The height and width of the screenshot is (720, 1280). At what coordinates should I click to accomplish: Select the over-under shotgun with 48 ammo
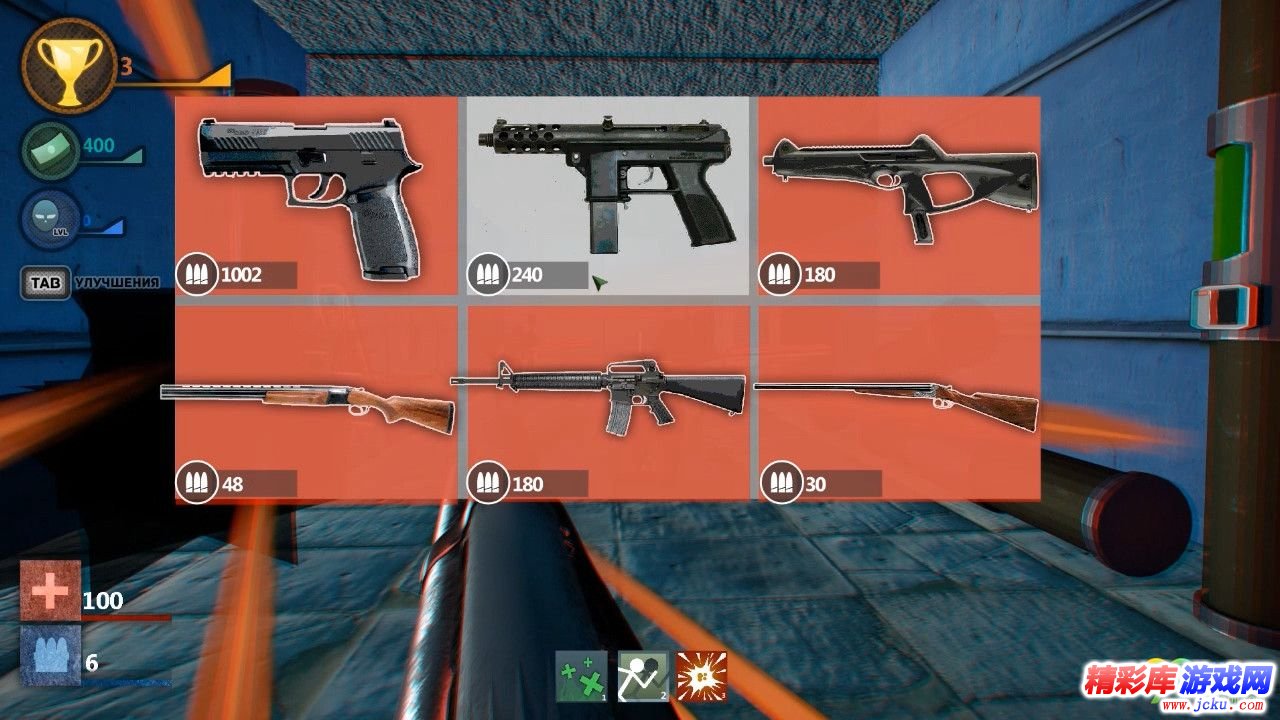point(315,402)
